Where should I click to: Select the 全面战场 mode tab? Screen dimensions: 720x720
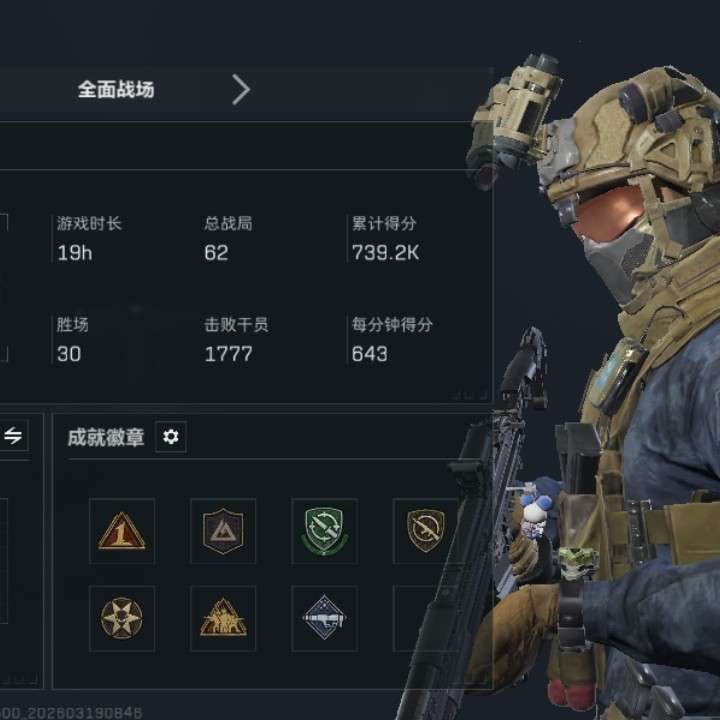[x=116, y=90]
